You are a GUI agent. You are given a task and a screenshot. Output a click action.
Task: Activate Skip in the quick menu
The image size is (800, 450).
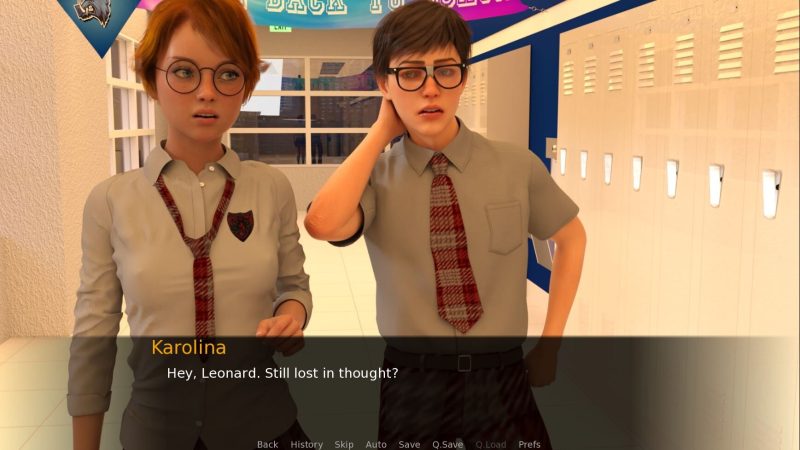[x=344, y=444]
